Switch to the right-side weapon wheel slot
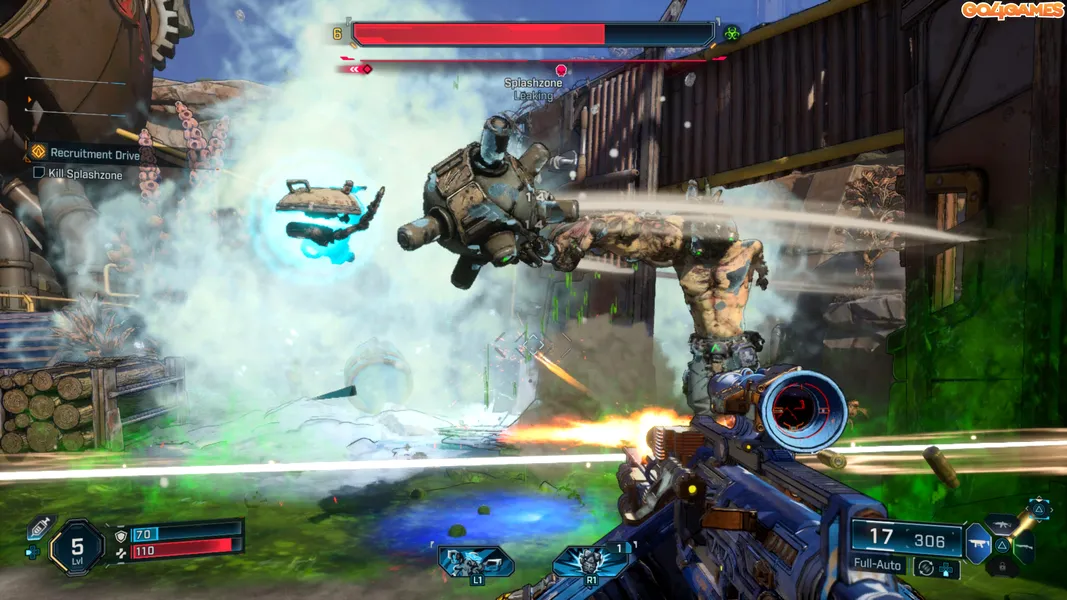The image size is (1067, 600). click(x=1022, y=545)
